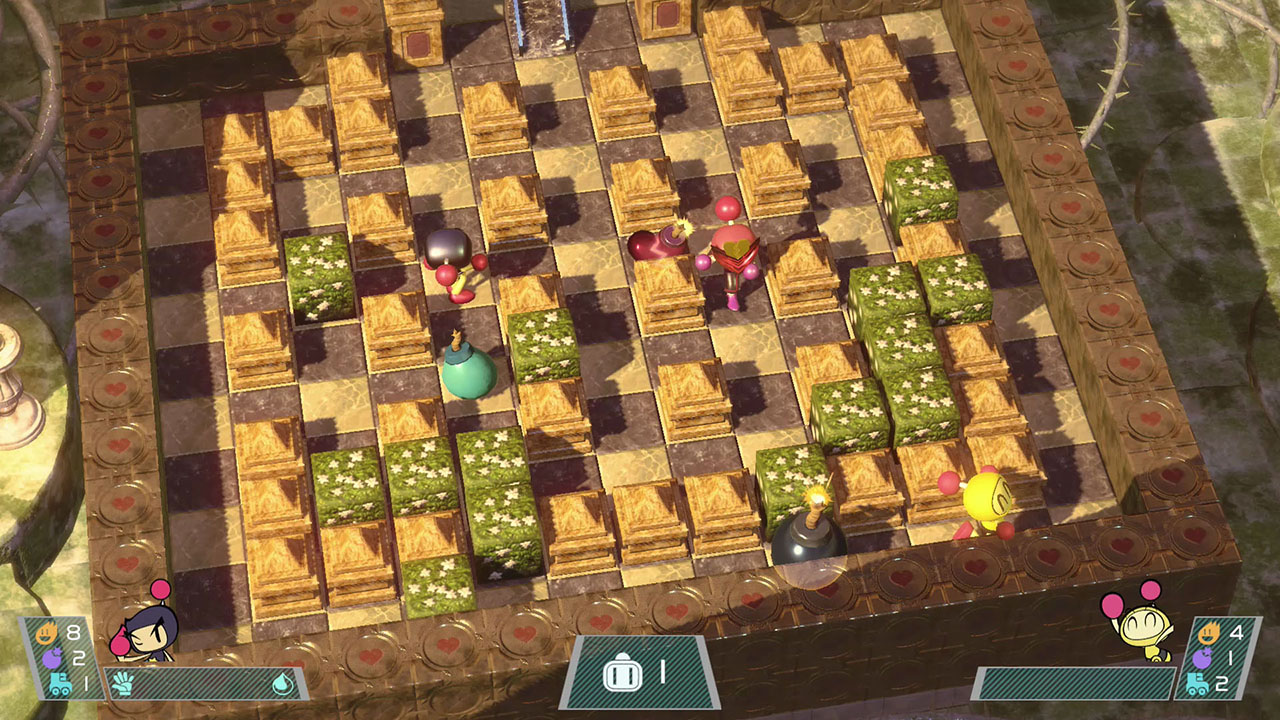The width and height of the screenshot is (1280, 720).
Task: Click the bomb icon showing 1 in right HUD
Action: [1201, 656]
